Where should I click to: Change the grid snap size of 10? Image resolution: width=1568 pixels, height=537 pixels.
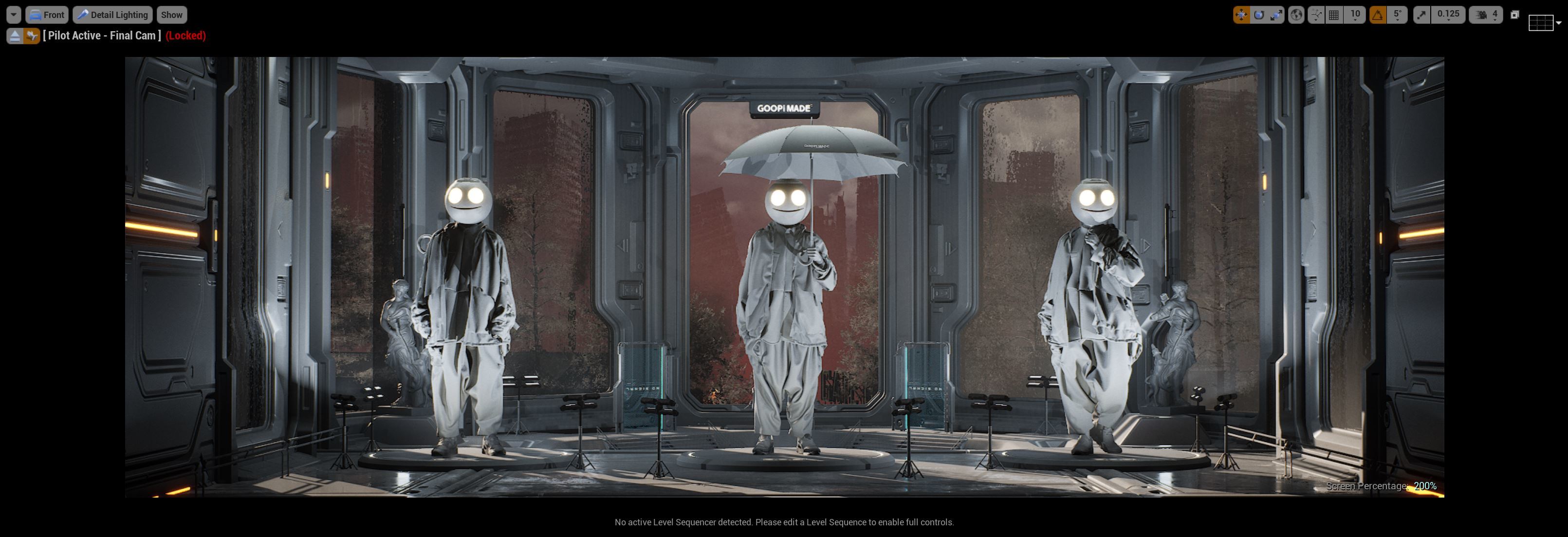(x=1355, y=15)
